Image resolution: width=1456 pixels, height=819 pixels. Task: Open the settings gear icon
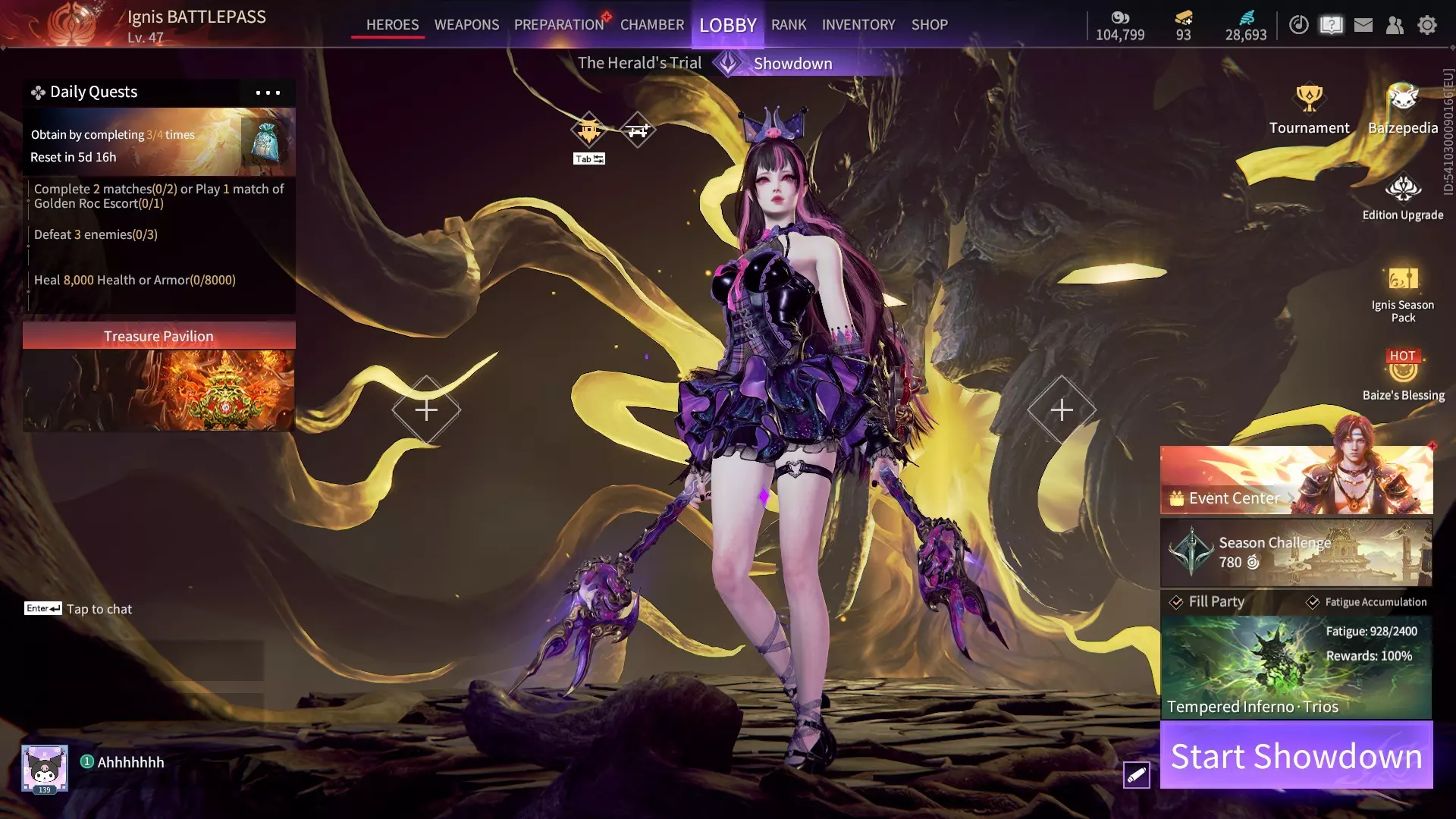pos(1426,25)
